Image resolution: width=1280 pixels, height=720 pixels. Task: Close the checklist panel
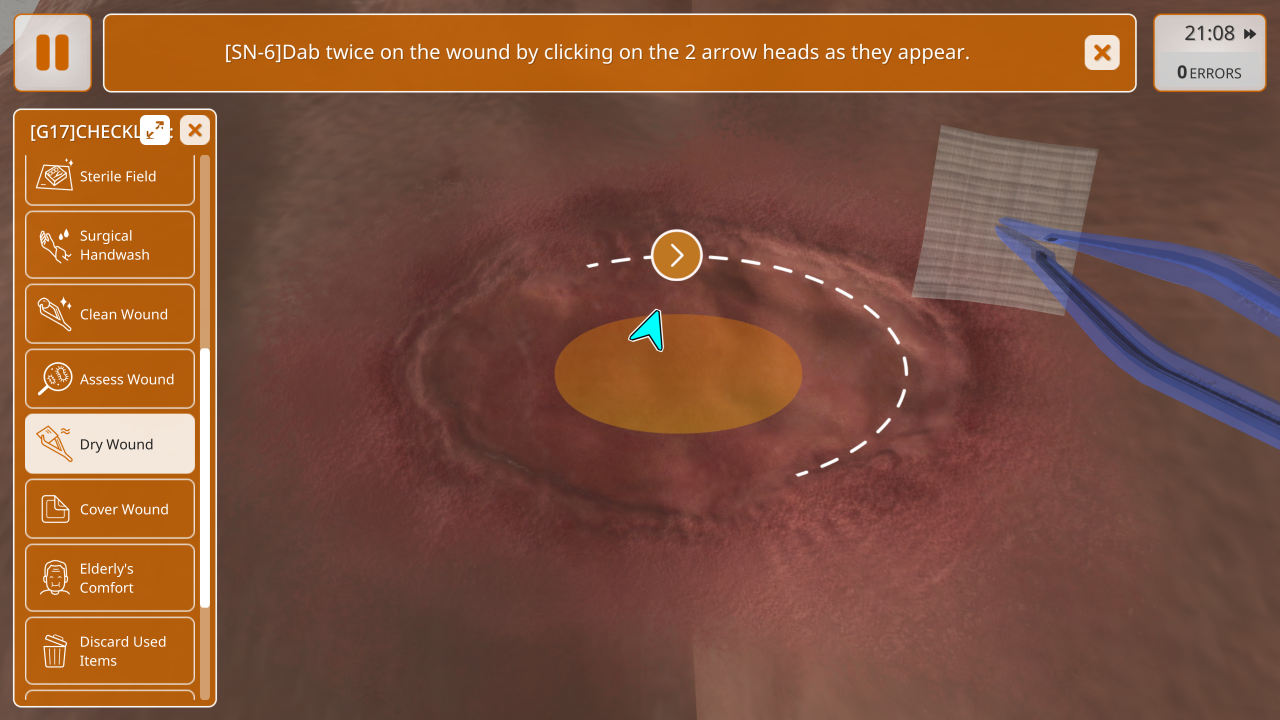195,130
